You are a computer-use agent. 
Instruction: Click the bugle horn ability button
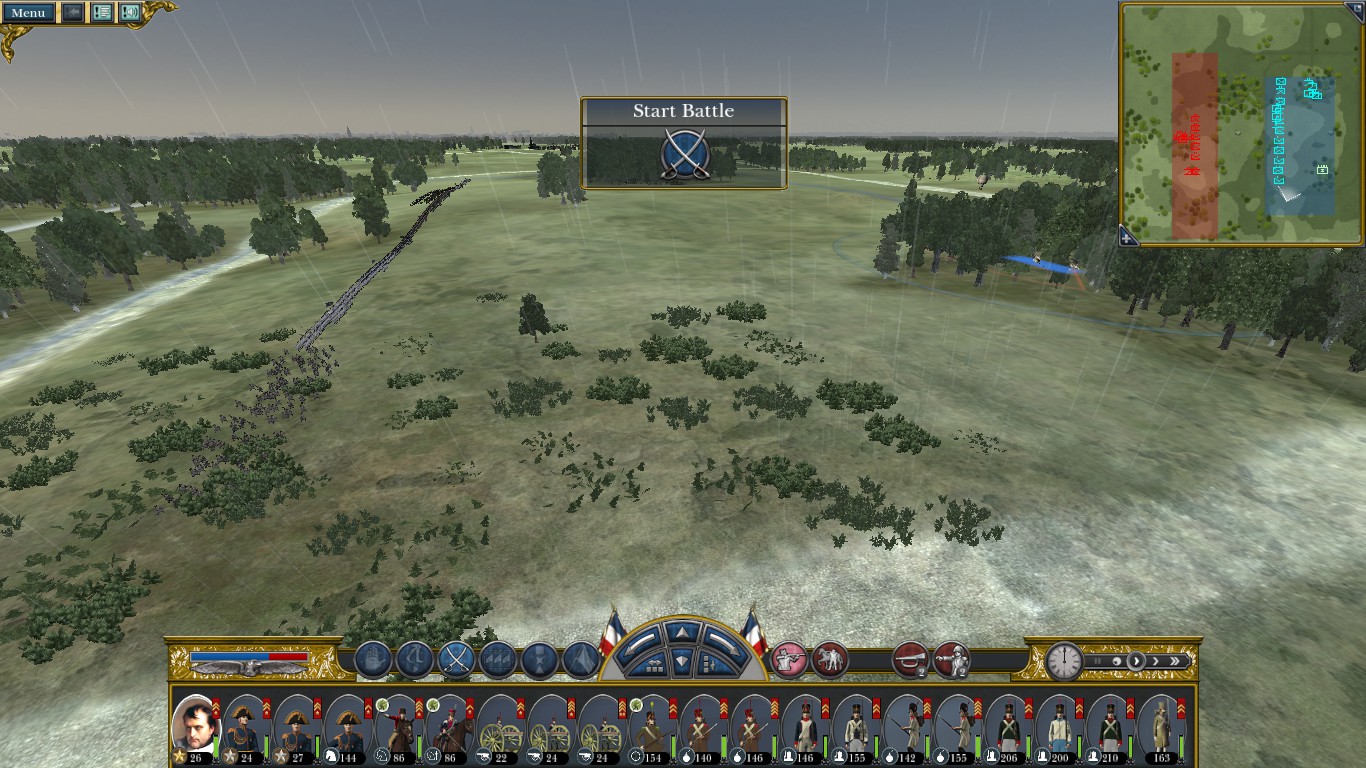(910, 660)
